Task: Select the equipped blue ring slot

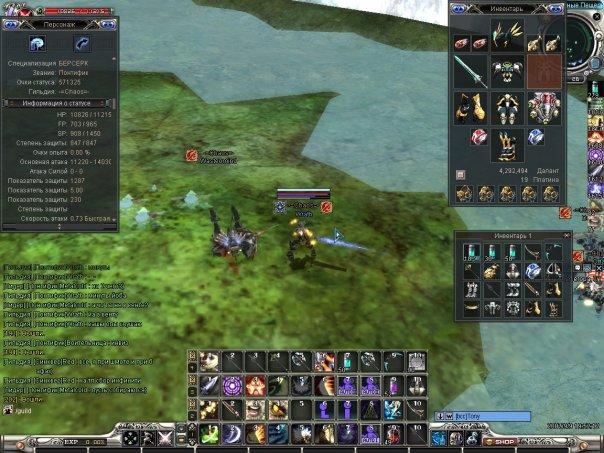Action: click(x=536, y=138)
